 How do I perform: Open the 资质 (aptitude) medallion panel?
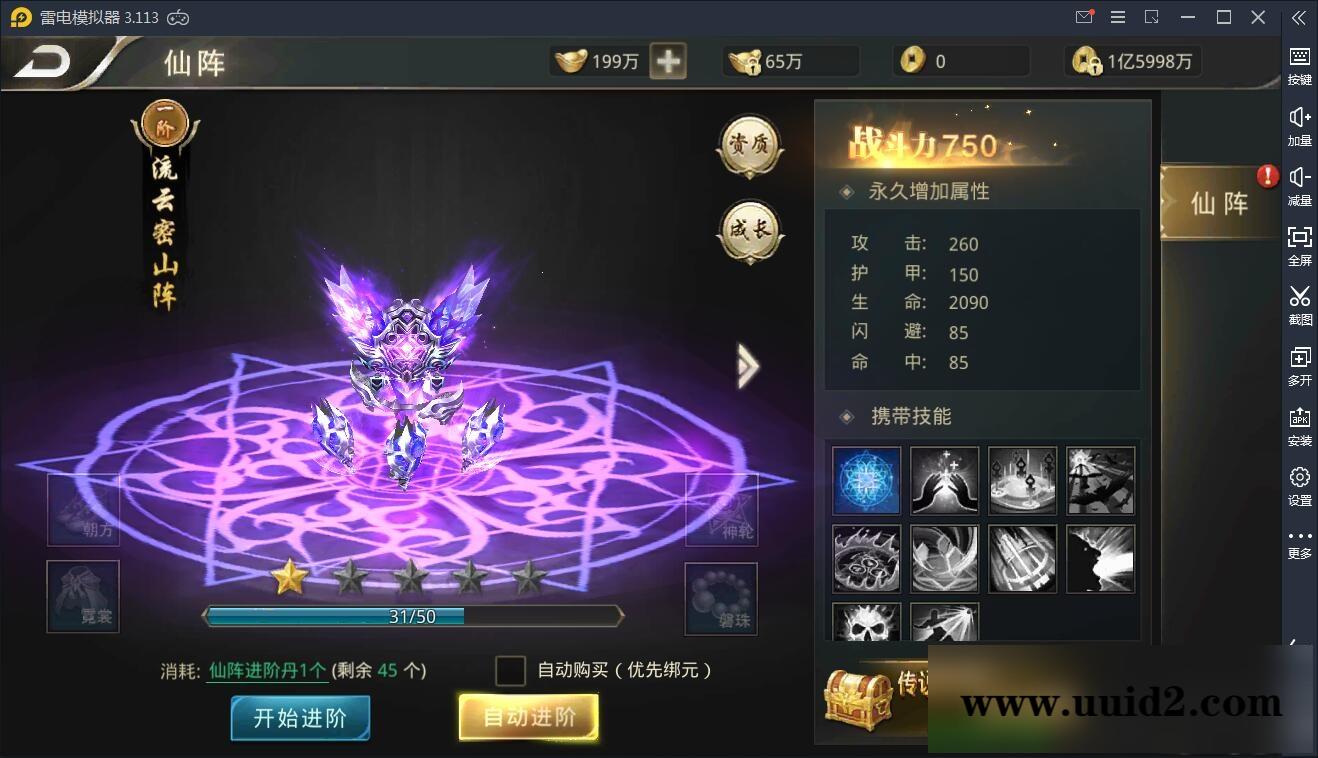point(749,146)
